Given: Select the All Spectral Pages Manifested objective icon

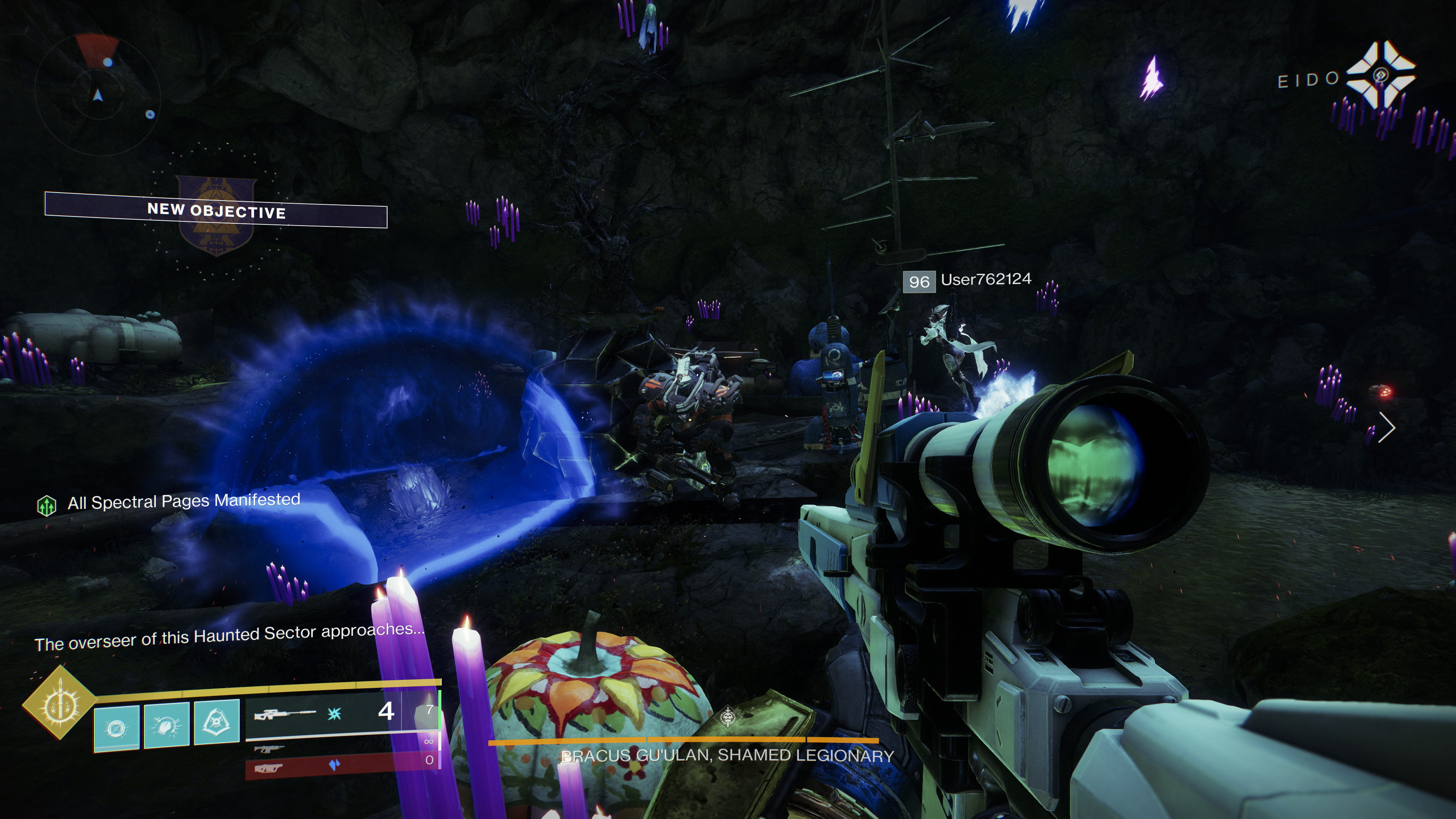Looking at the screenshot, I should click(x=46, y=505).
